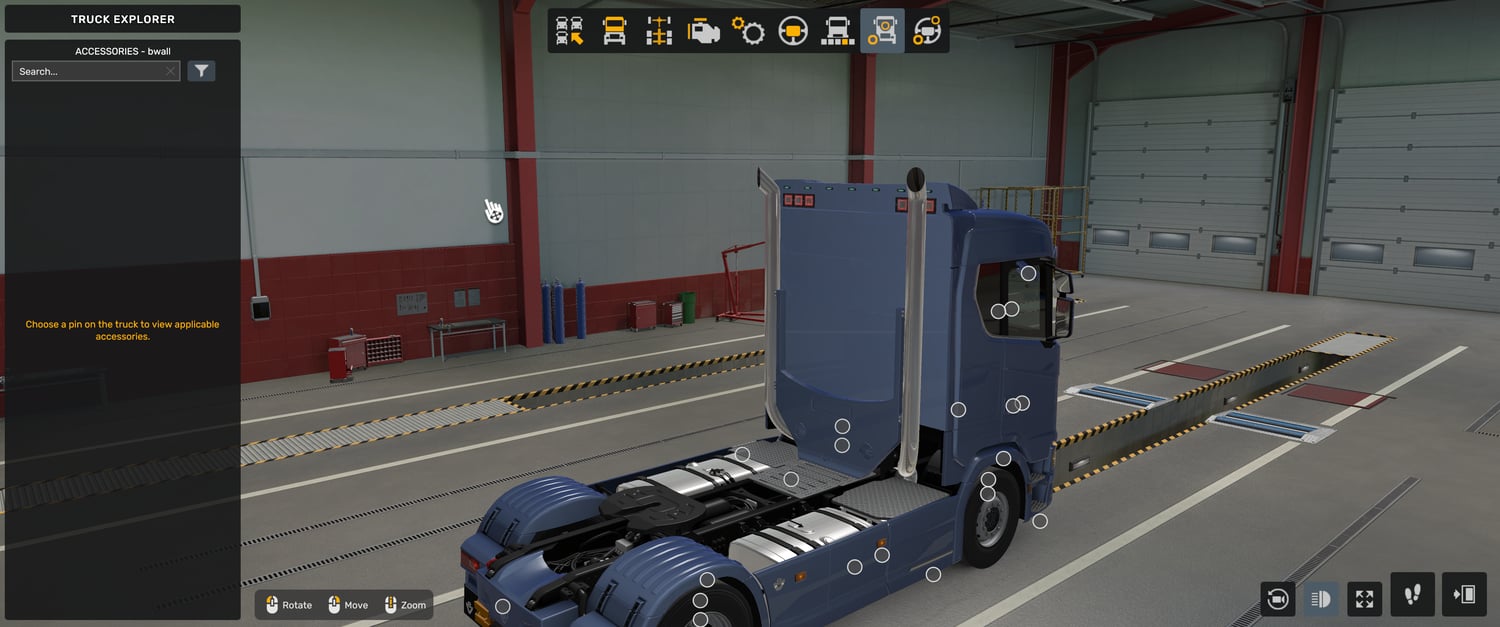Select the truck paint swatches tab

point(837,31)
